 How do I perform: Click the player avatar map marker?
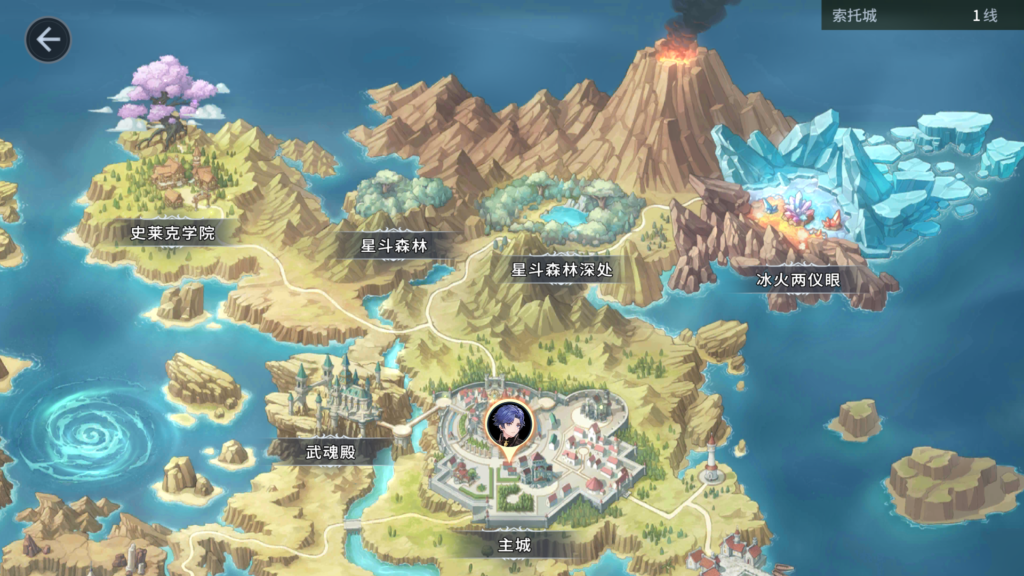tap(509, 425)
